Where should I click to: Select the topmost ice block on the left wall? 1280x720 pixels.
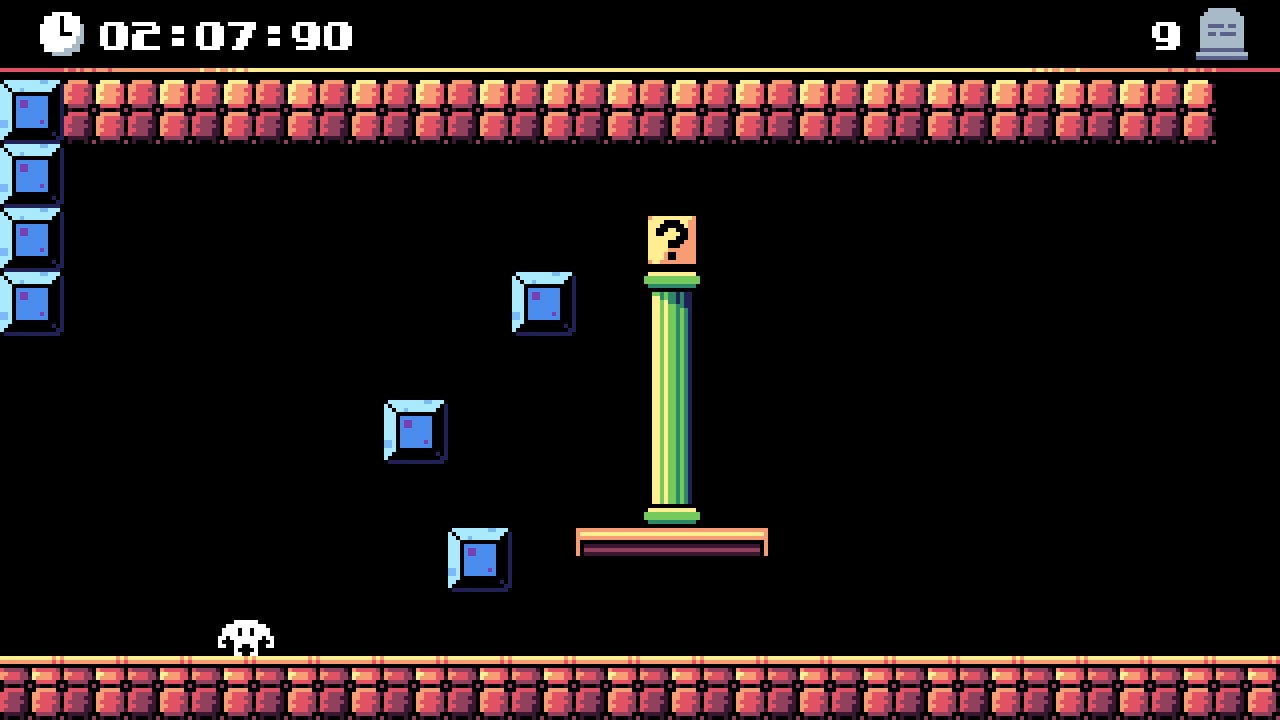[x=30, y=110]
